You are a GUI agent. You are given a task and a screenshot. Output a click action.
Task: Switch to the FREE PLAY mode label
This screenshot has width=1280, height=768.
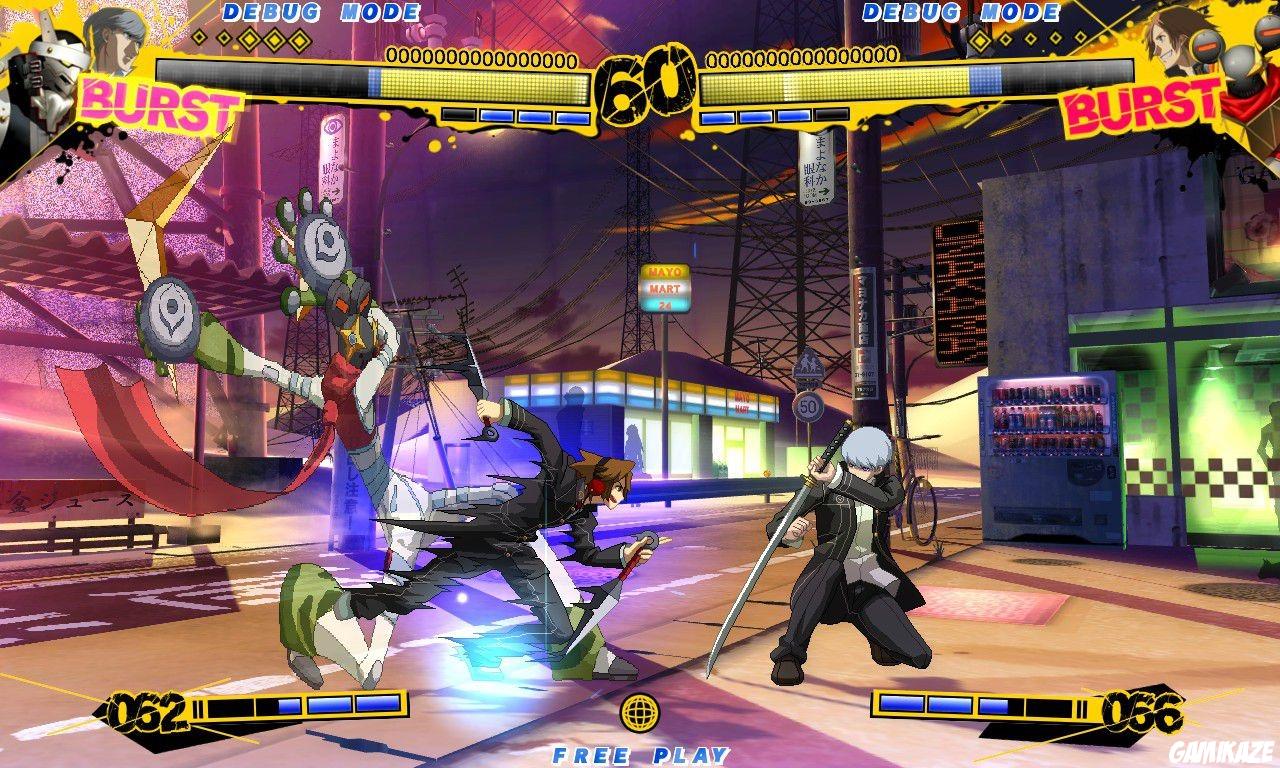[x=640, y=753]
